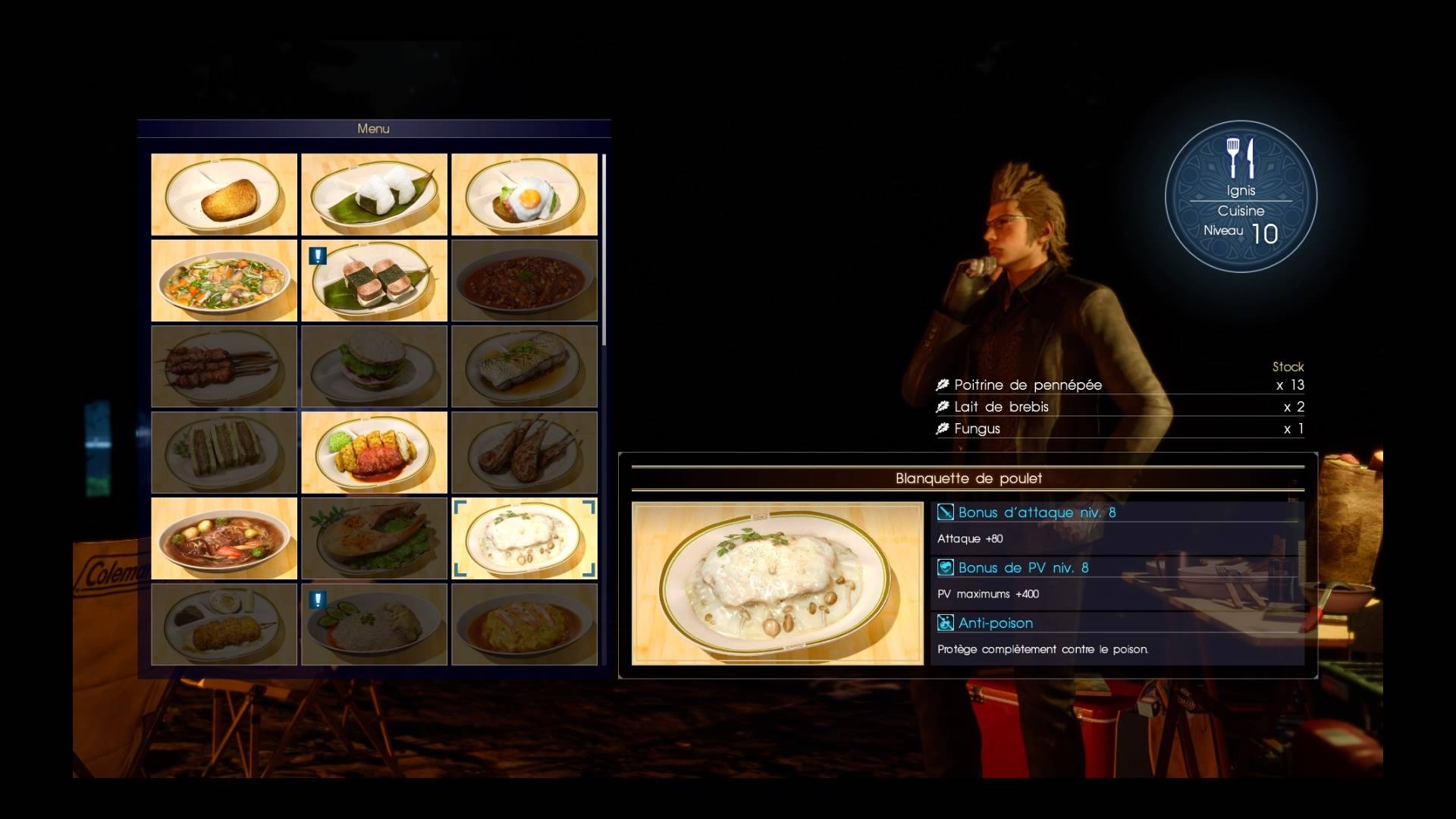1456x819 pixels.
Task: Pick the grilled meat skewers dish
Action: click(x=224, y=366)
